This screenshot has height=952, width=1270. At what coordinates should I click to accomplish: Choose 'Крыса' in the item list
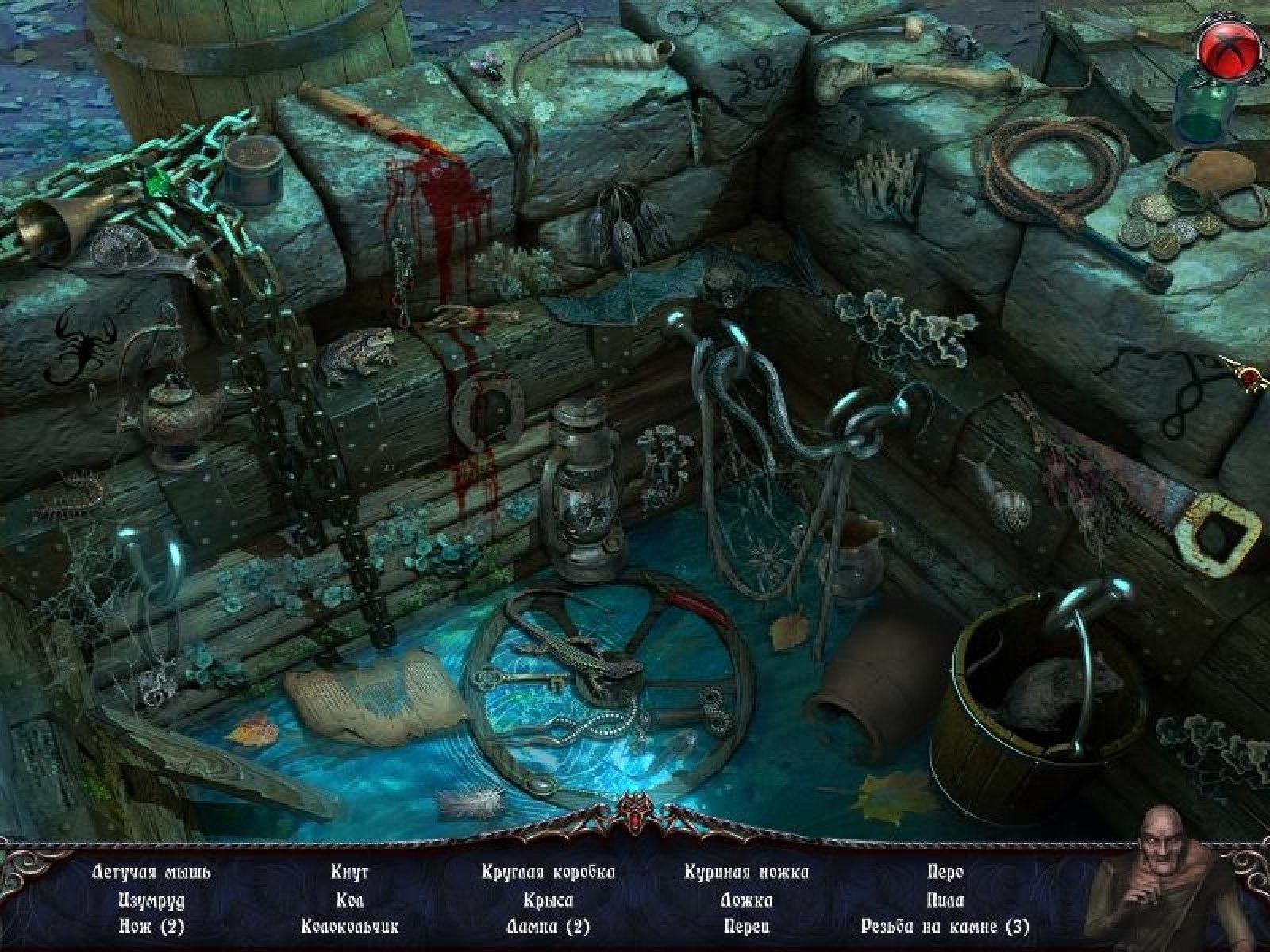[548, 900]
